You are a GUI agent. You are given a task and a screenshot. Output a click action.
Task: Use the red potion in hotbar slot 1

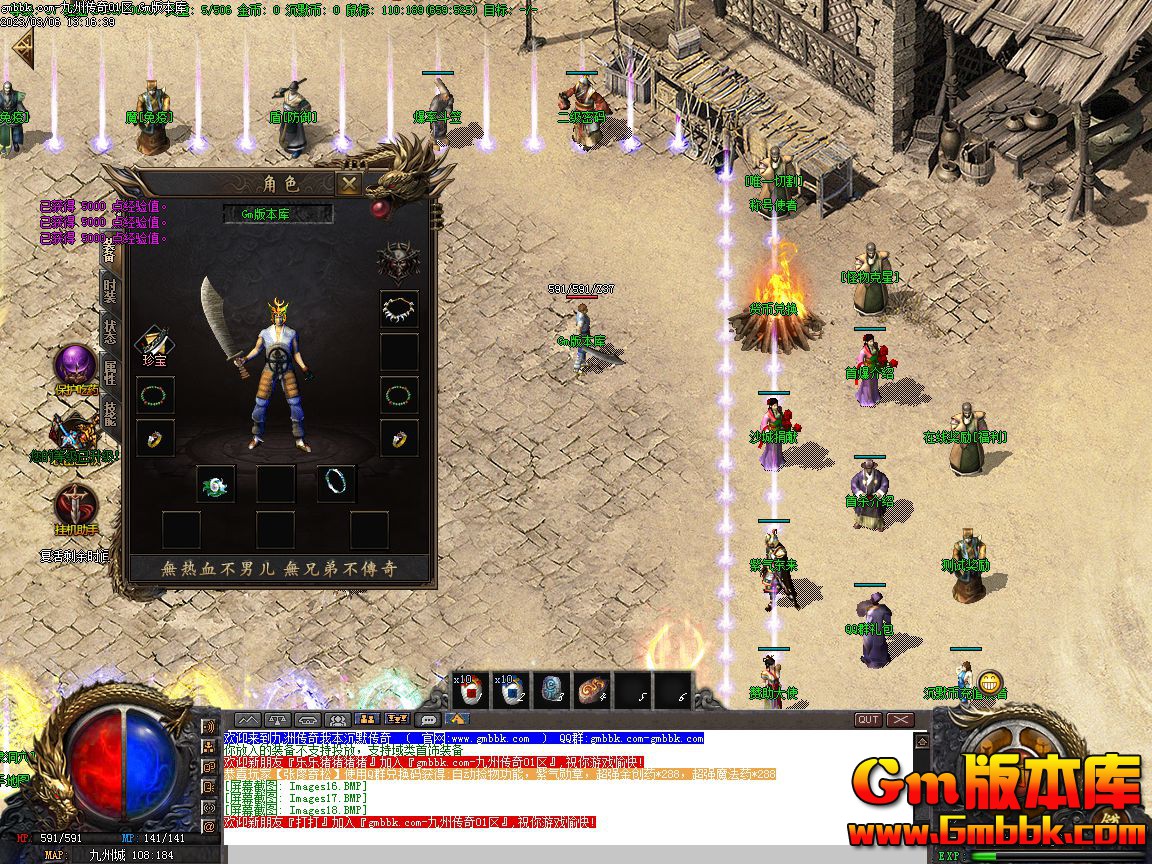tap(469, 689)
